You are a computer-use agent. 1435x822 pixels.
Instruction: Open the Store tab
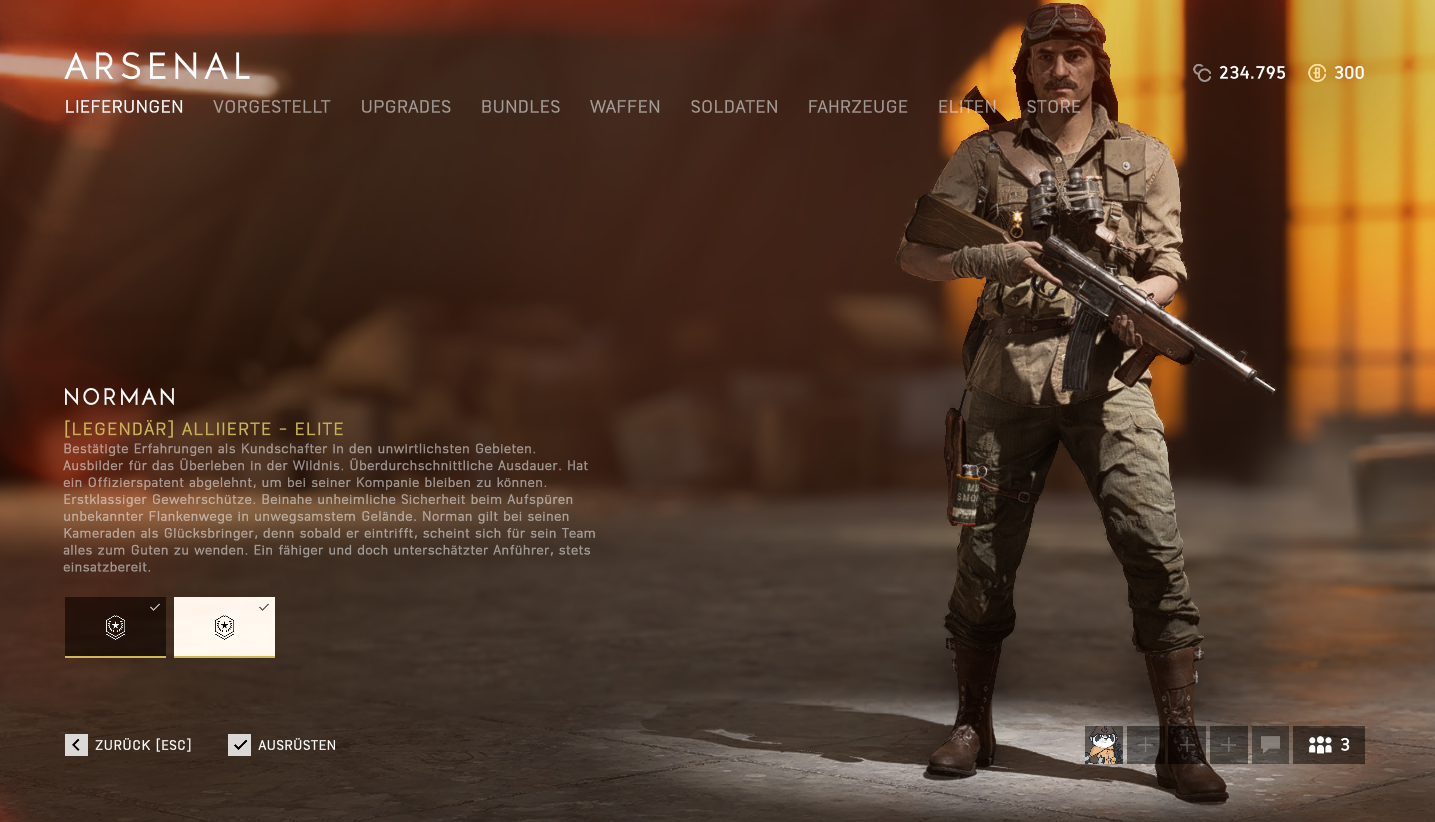pos(1053,107)
